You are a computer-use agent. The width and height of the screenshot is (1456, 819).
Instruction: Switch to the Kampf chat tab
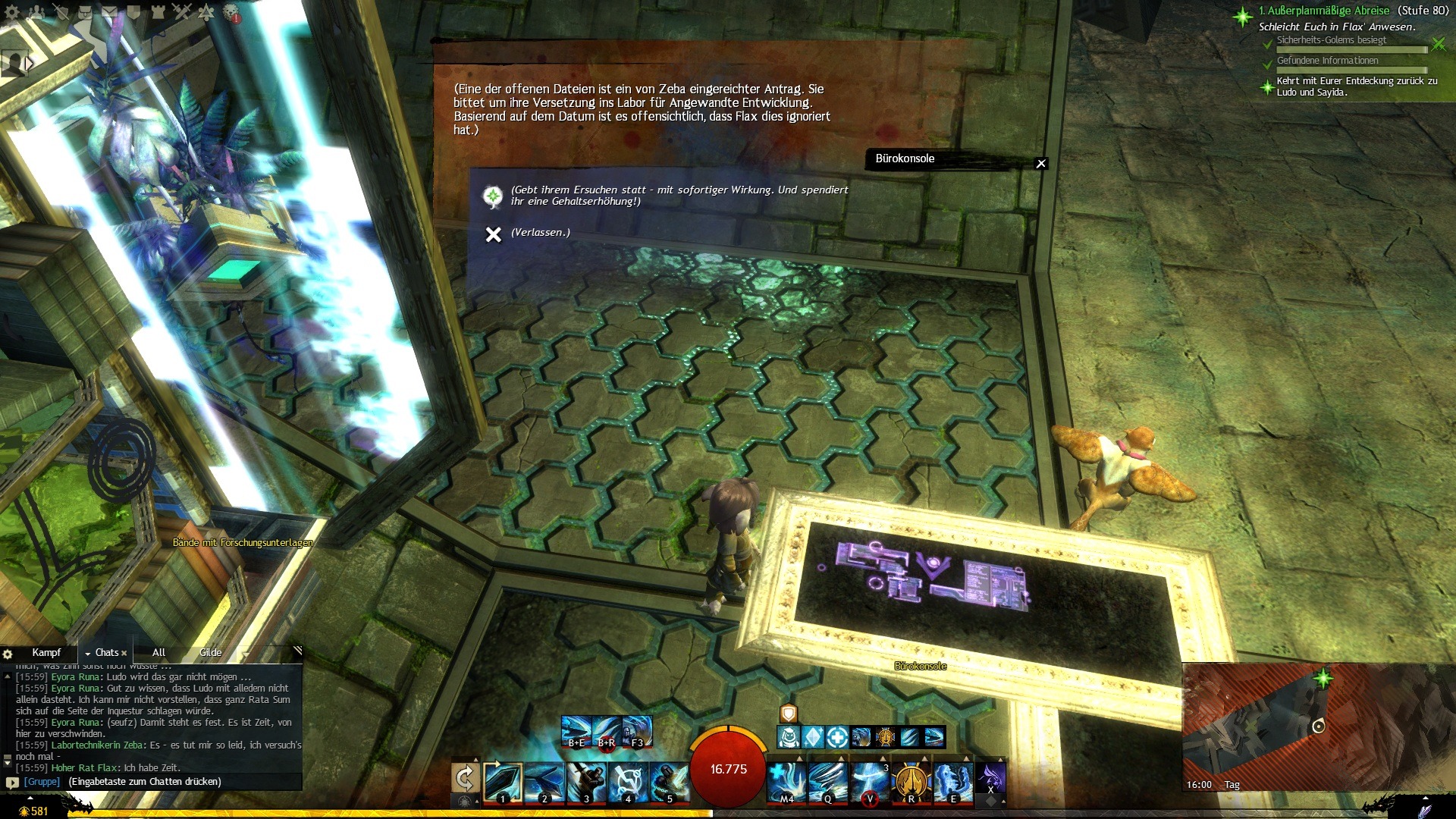(46, 652)
